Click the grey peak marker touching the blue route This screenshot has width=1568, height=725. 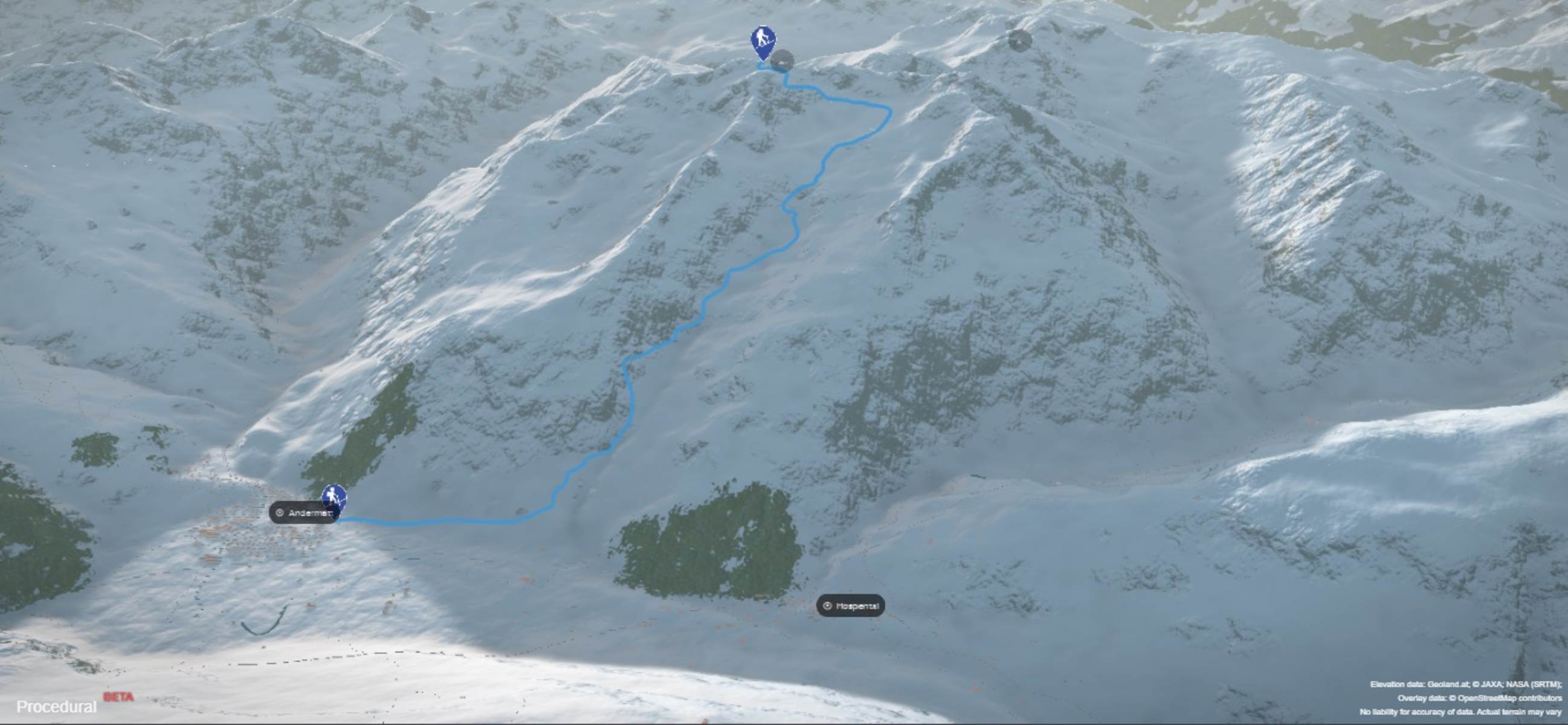pyautogui.click(x=782, y=61)
